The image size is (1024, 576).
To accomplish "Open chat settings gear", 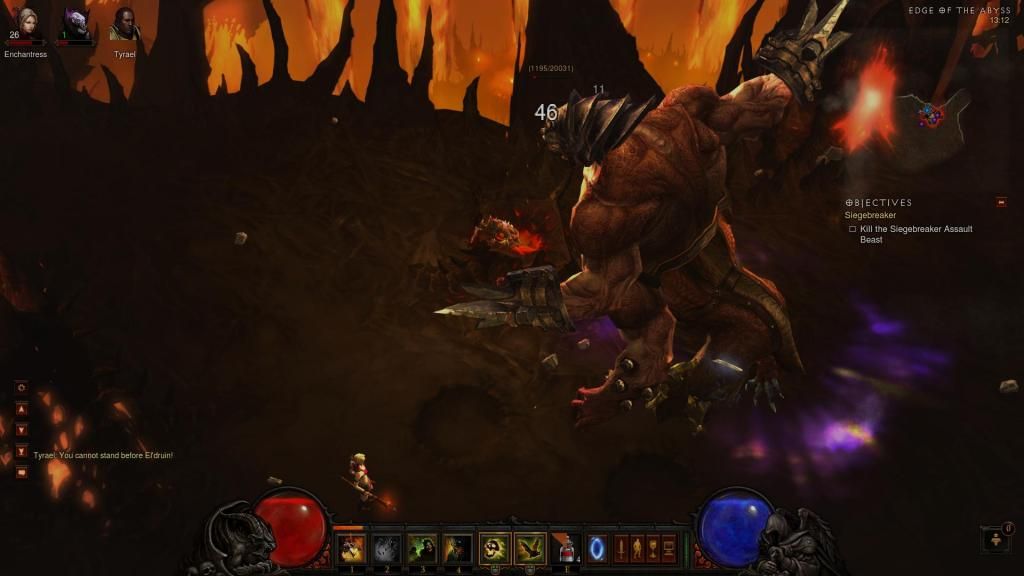I will [x=21, y=387].
